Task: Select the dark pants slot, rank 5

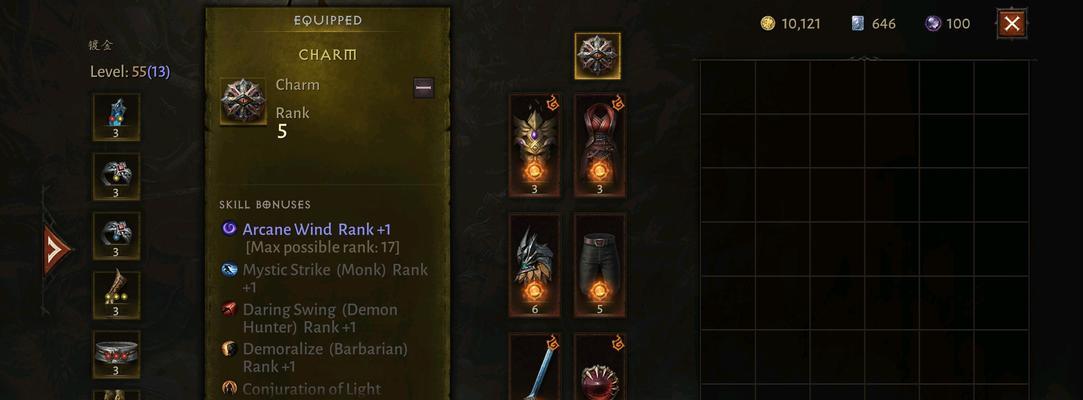Action: (x=600, y=264)
